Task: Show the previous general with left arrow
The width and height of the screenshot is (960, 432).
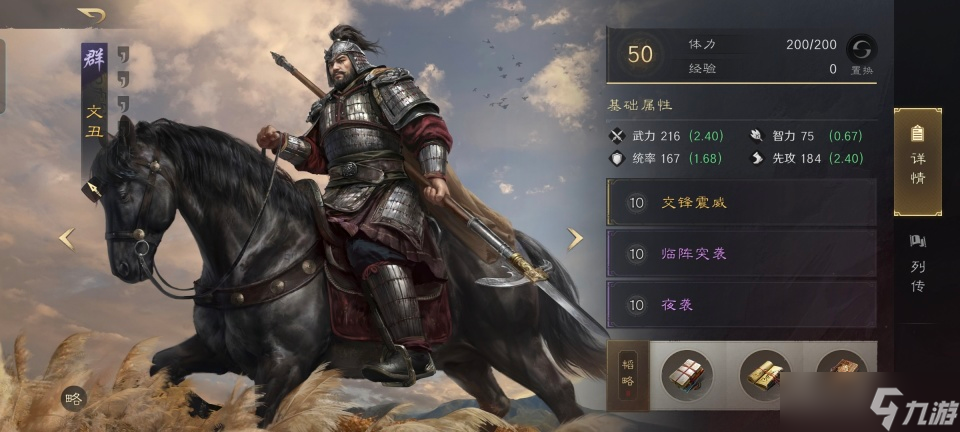Action: [x=67, y=238]
